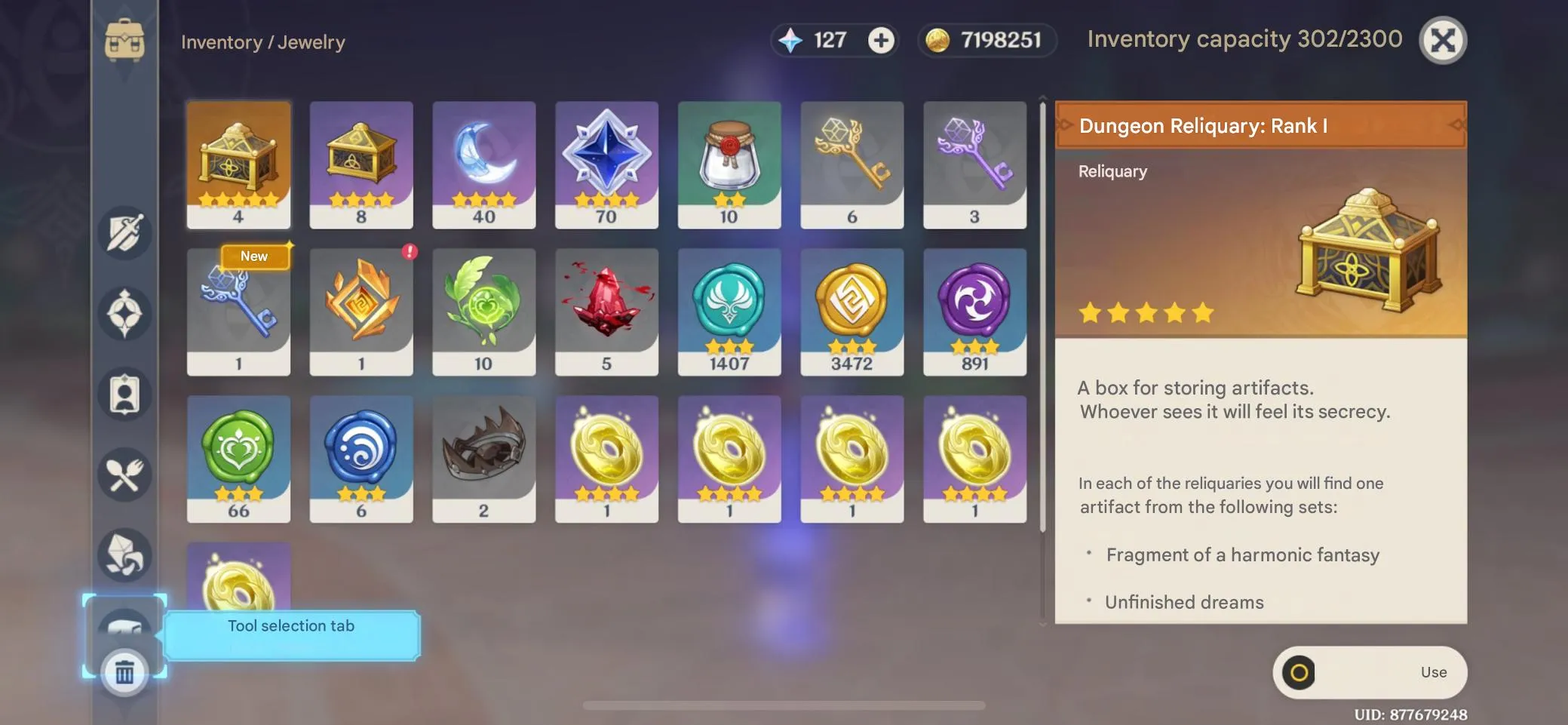Select the blue four-pointed star crystal slot
Screen dimensions: 1568x725
(606, 164)
